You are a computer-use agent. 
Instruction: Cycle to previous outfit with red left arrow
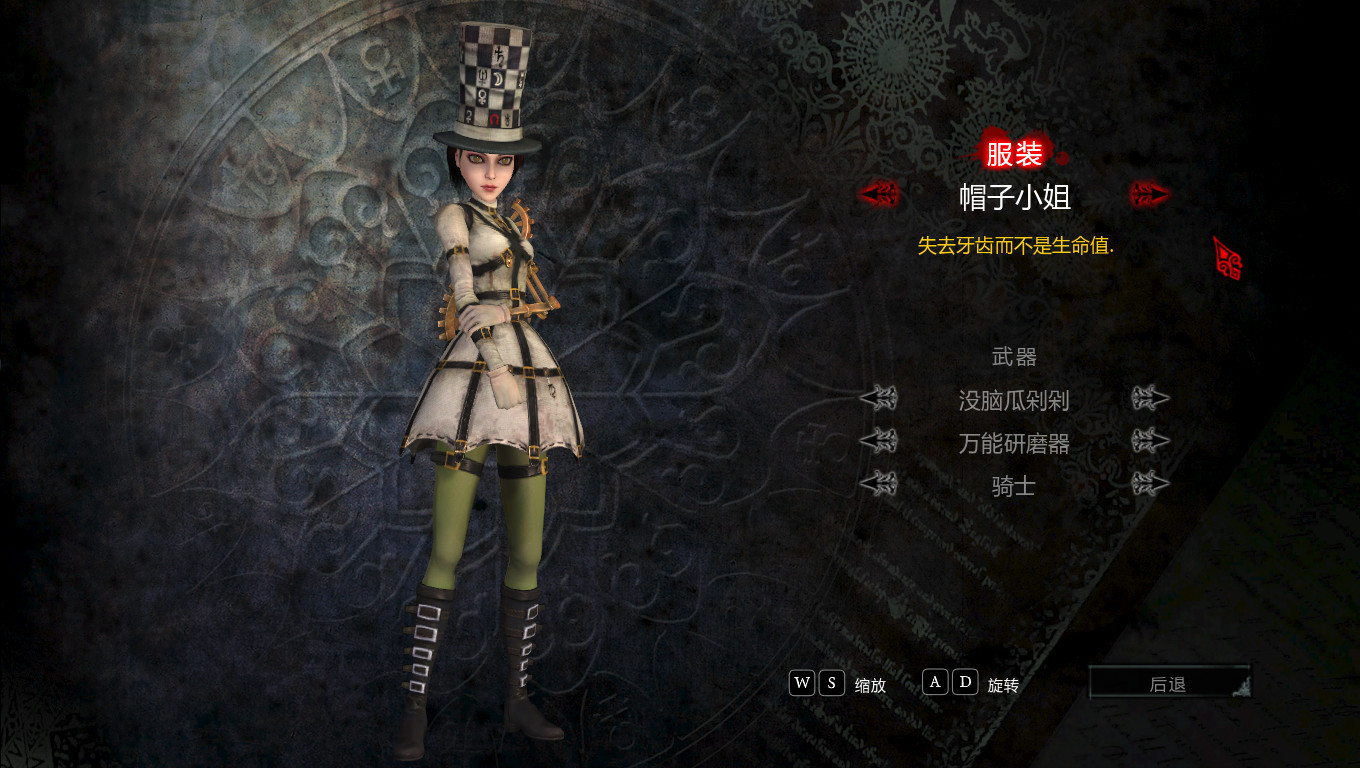tap(879, 194)
